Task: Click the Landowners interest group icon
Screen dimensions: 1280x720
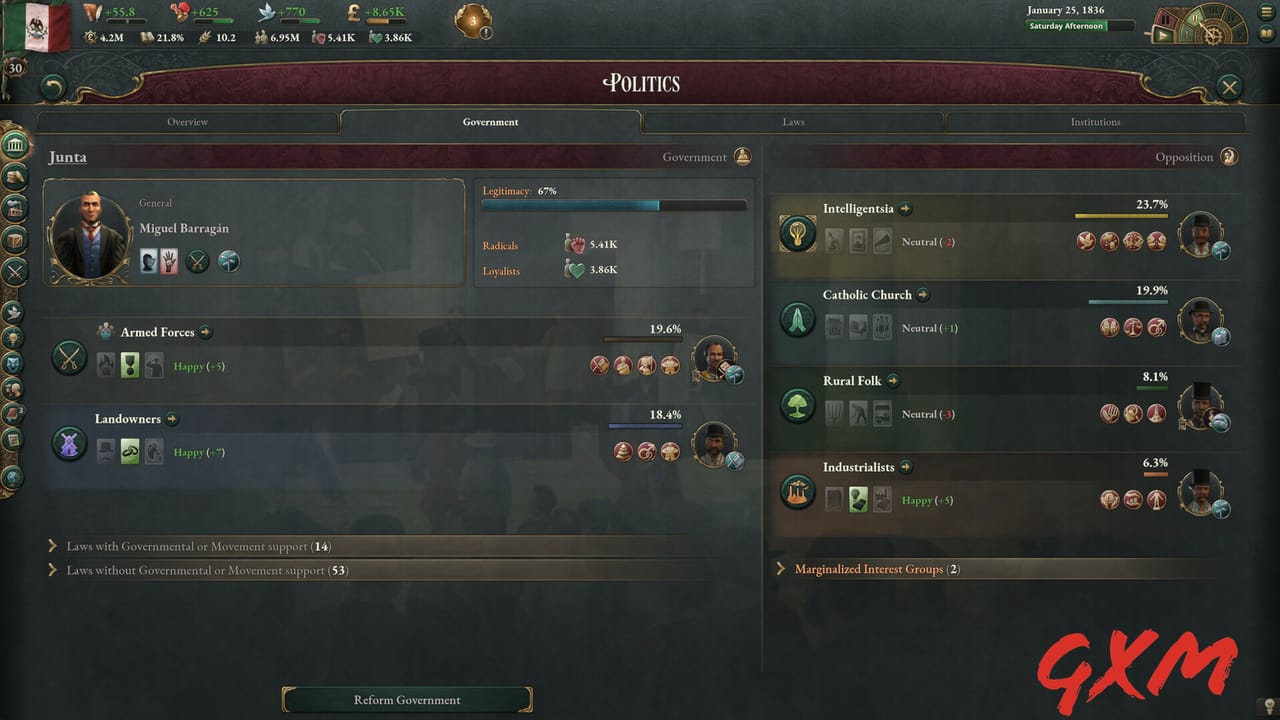Action: (x=69, y=443)
